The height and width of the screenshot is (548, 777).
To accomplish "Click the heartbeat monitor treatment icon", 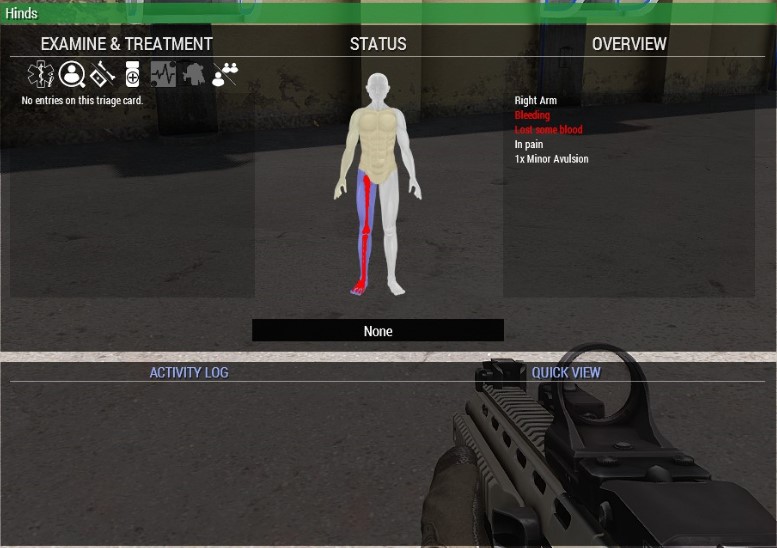I will [x=163, y=74].
